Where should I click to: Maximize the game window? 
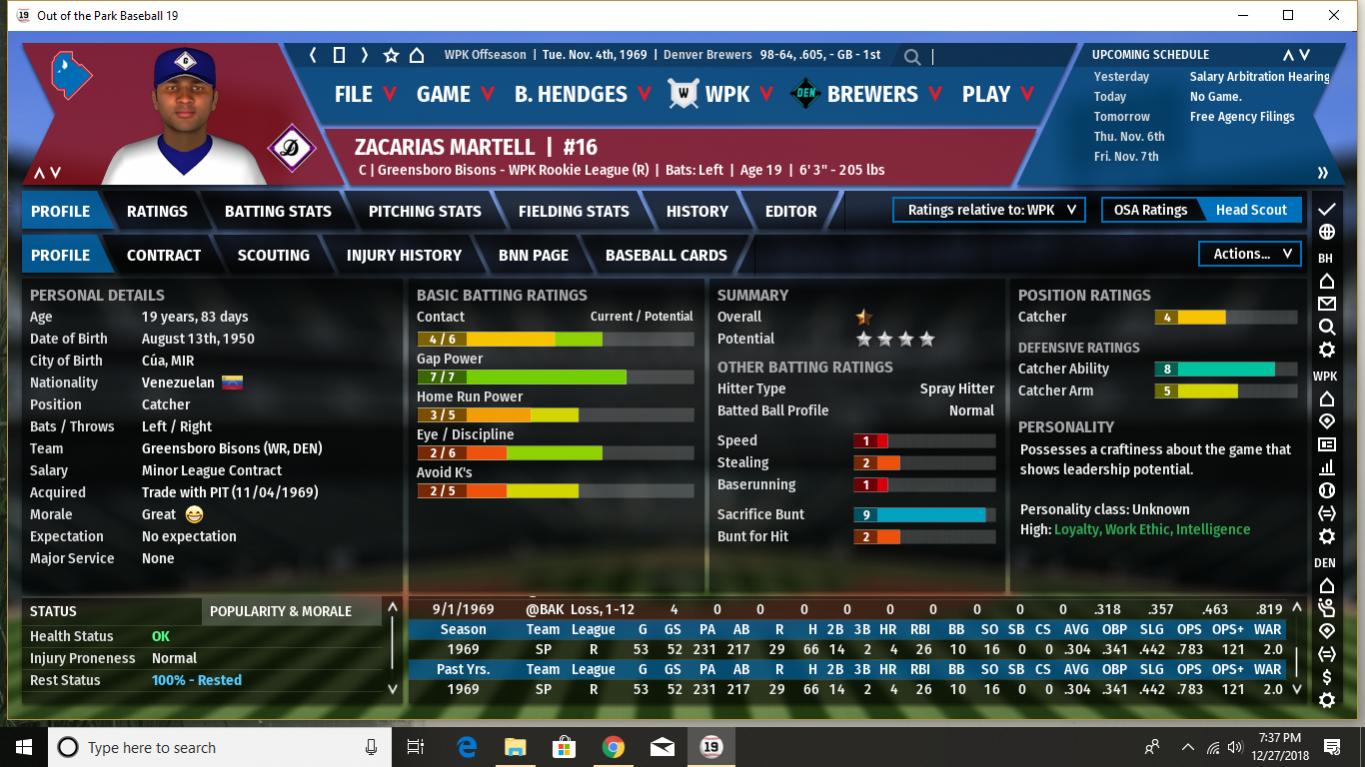(x=1288, y=15)
